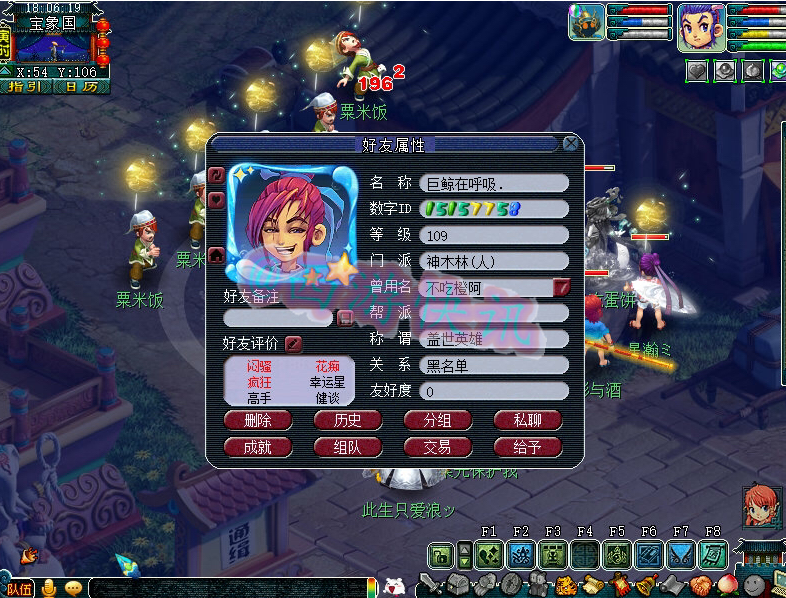Invite to party with 组队 button
Viewport: 786px width, 598px height.
coord(348,447)
